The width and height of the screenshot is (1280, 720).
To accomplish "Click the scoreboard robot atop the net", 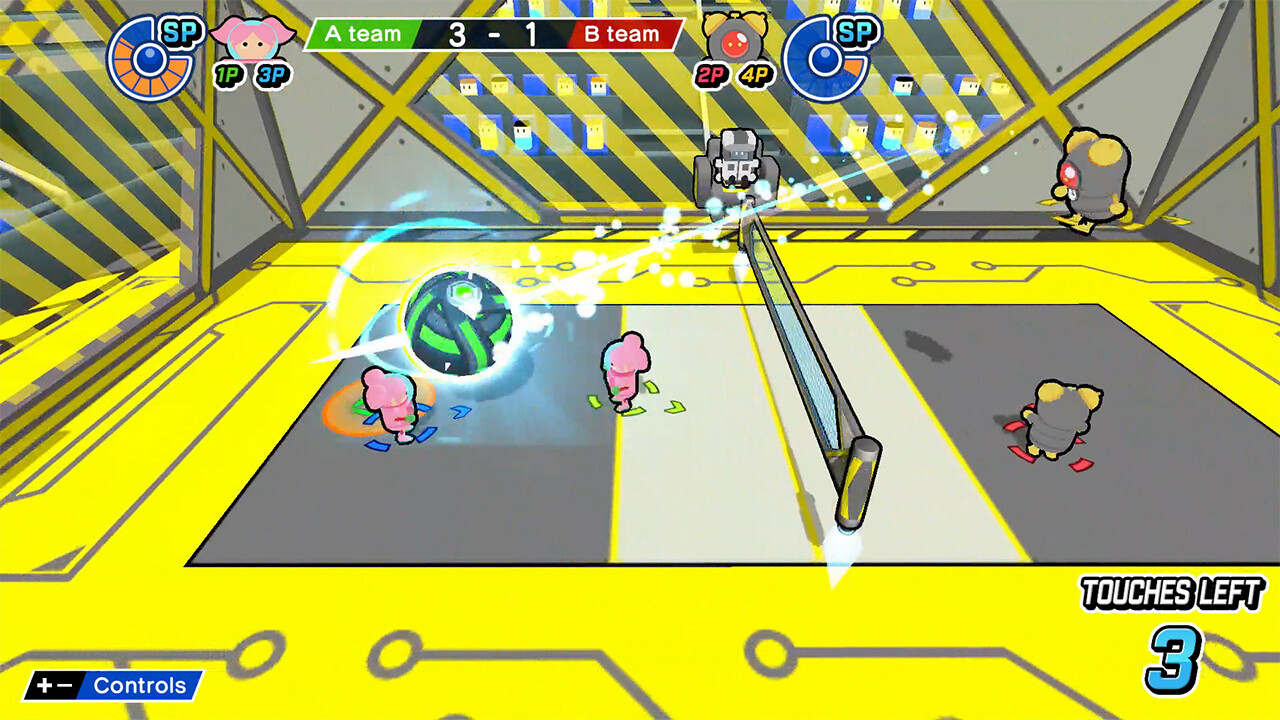I will (737, 160).
